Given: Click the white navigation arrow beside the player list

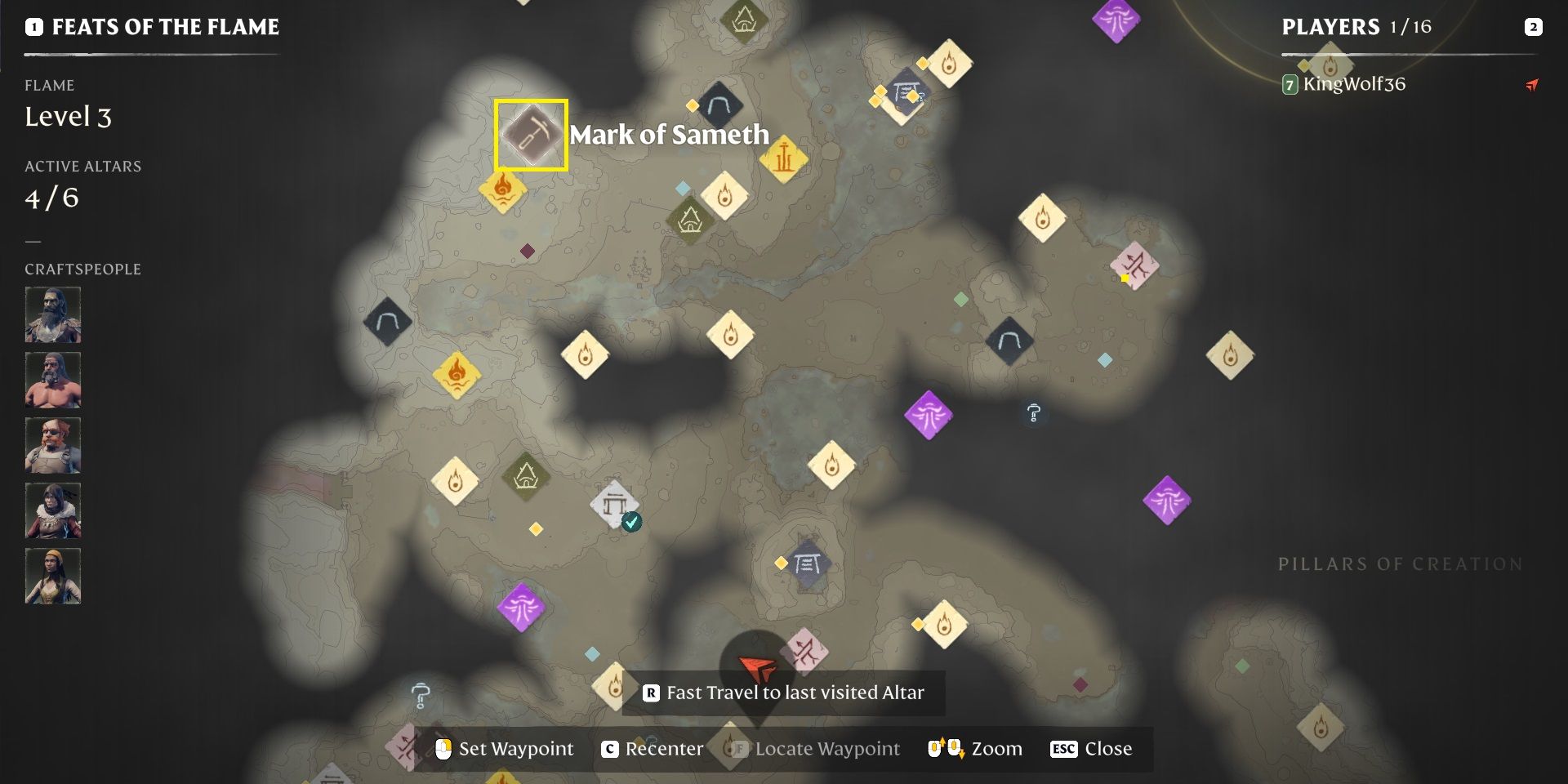Looking at the screenshot, I should (x=1534, y=84).
